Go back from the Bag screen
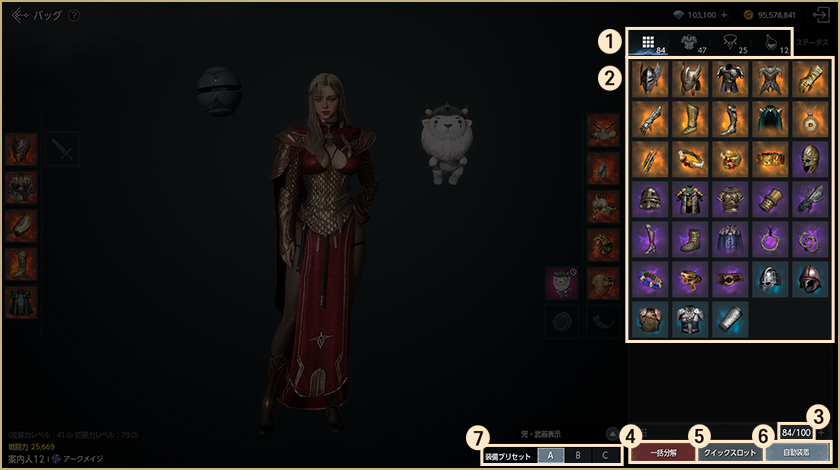This screenshot has height=470, width=840. point(19,15)
